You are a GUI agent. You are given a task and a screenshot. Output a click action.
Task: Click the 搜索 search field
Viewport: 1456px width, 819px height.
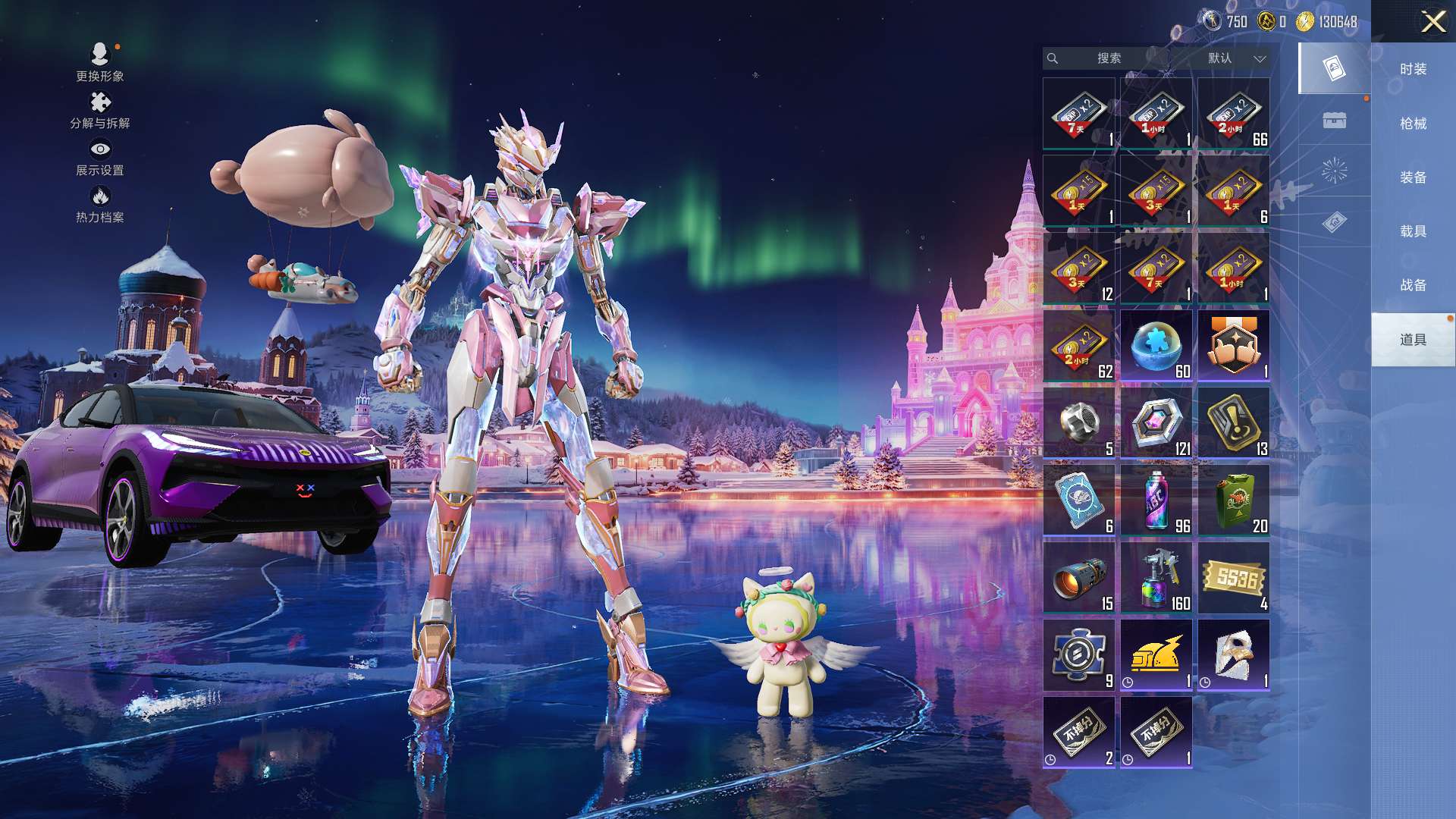pos(1109,58)
